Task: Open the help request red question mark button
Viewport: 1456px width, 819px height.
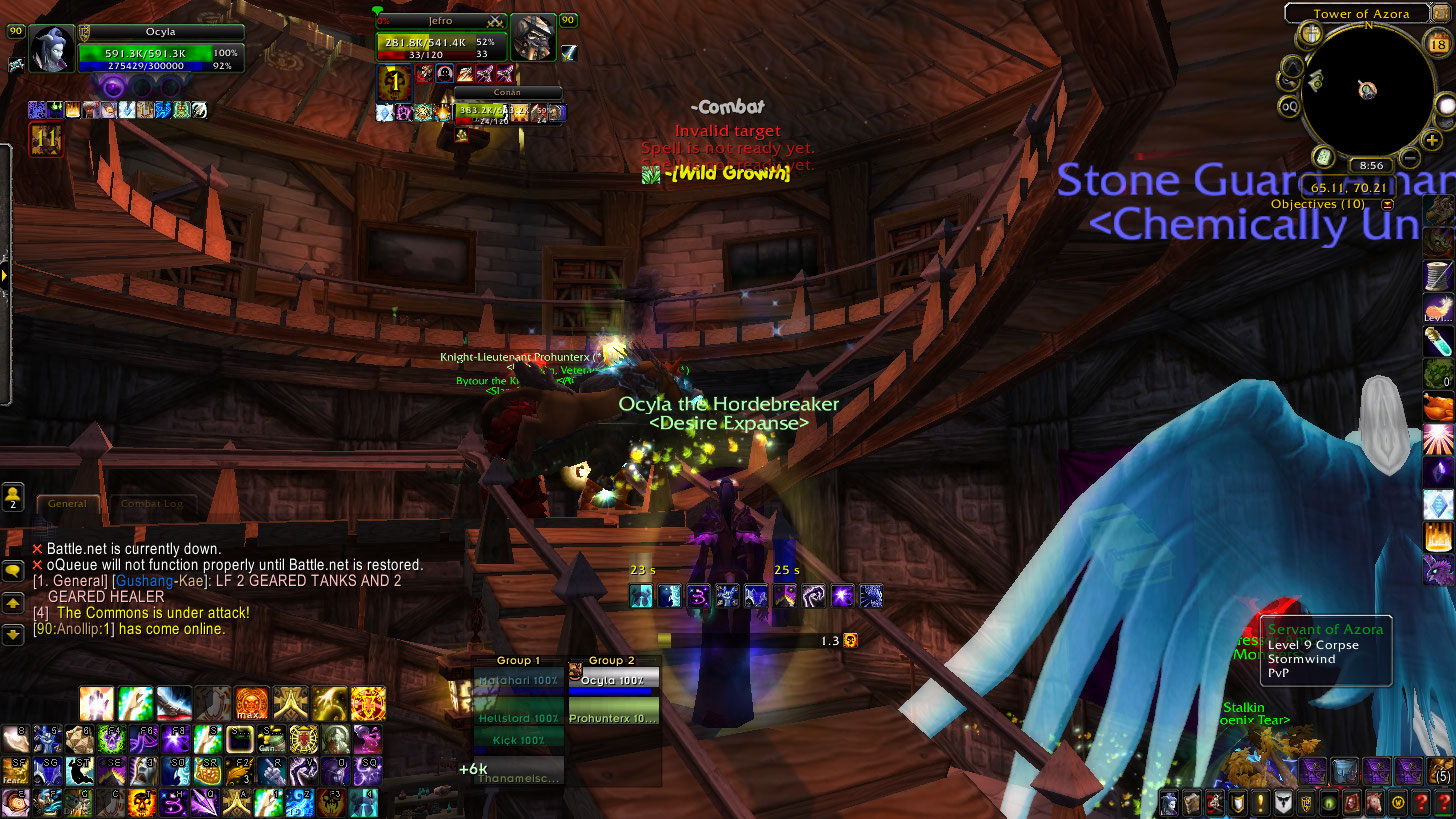Action: [1423, 802]
